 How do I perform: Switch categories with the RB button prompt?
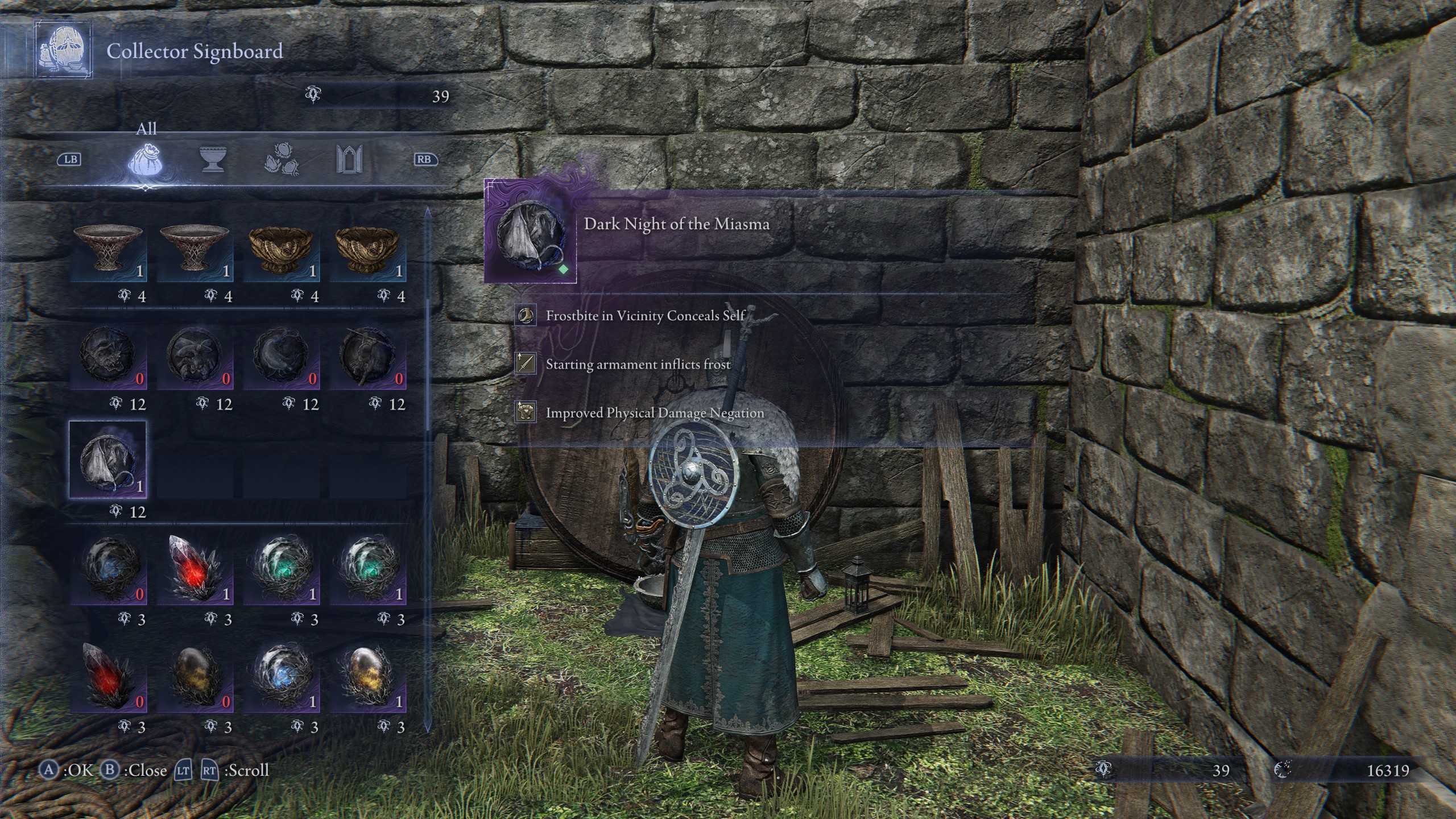426,161
